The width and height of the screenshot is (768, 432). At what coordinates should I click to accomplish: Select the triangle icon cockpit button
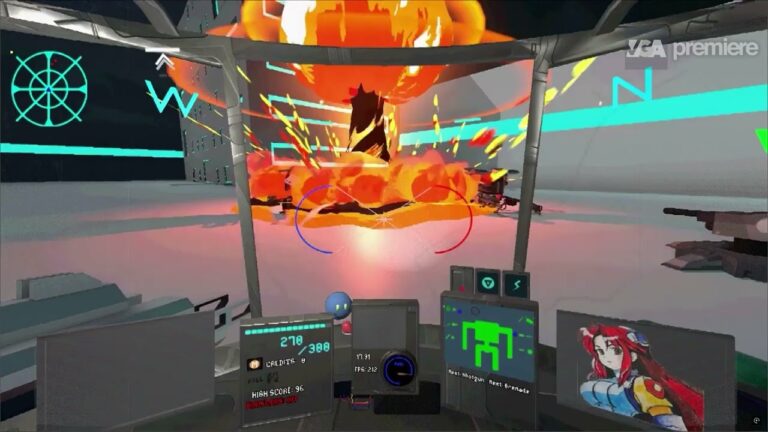[x=488, y=281]
